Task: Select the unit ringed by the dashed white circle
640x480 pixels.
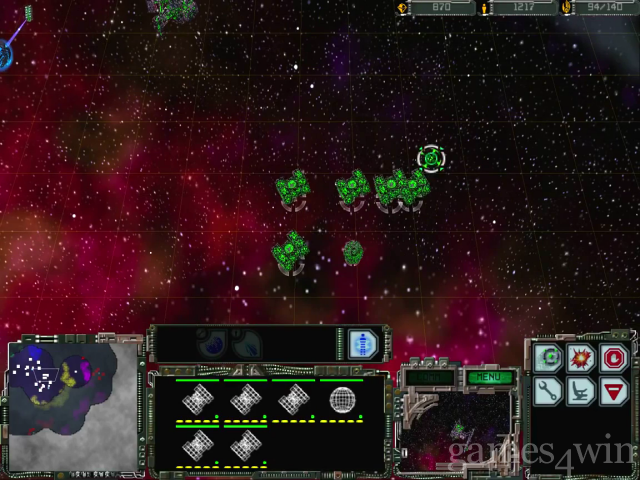Action: tap(430, 158)
